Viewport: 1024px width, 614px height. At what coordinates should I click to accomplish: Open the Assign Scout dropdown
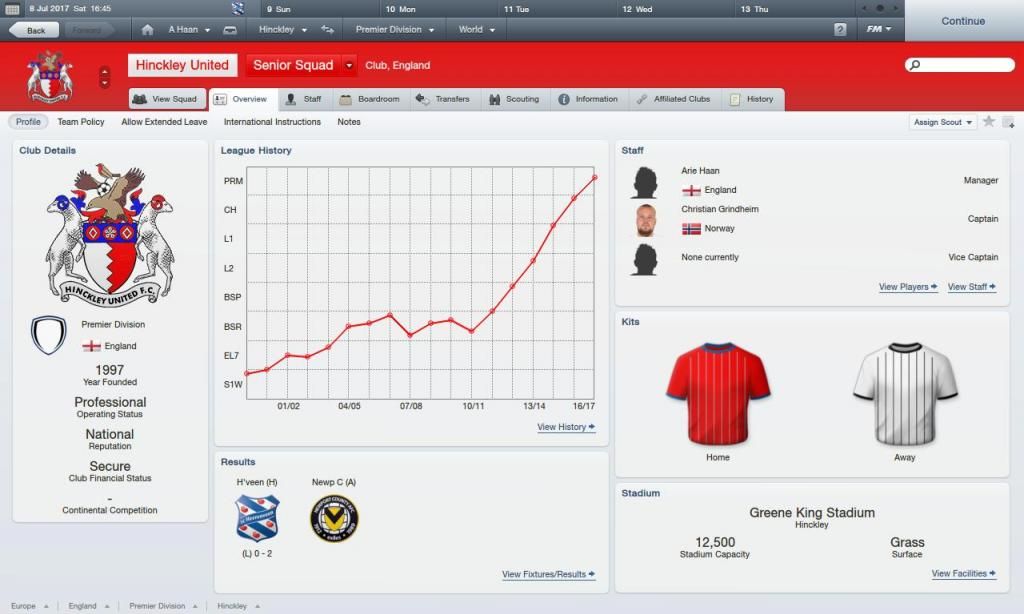pyautogui.click(x=943, y=122)
